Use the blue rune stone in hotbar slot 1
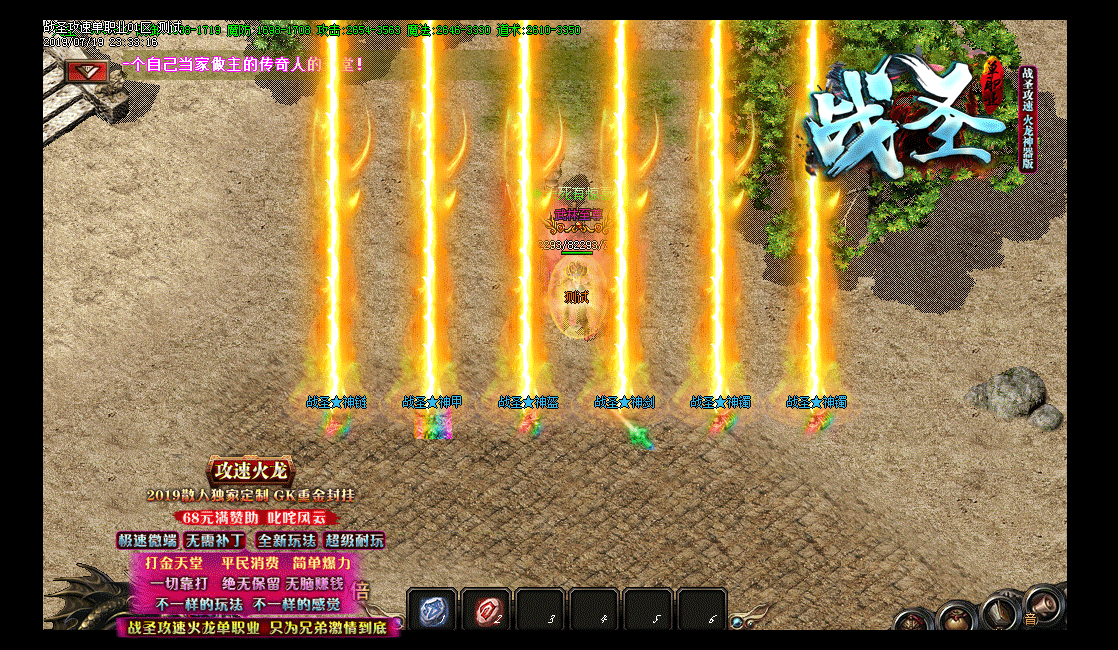This screenshot has width=1118, height=650. click(x=432, y=610)
